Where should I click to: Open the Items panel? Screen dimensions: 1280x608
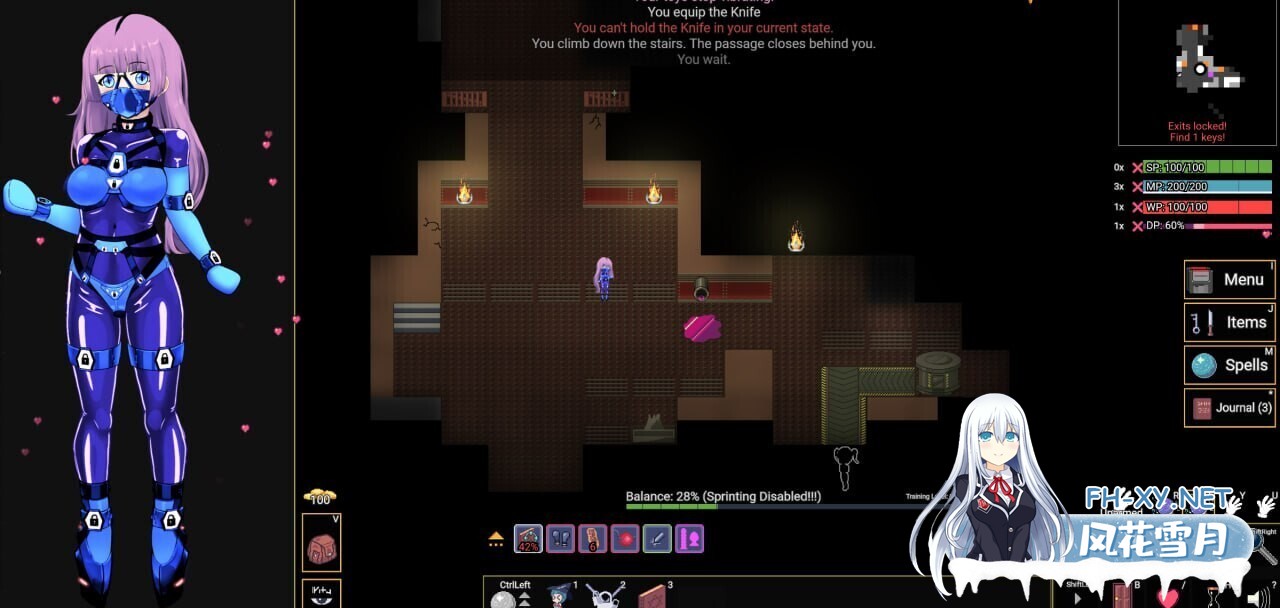tap(1229, 322)
